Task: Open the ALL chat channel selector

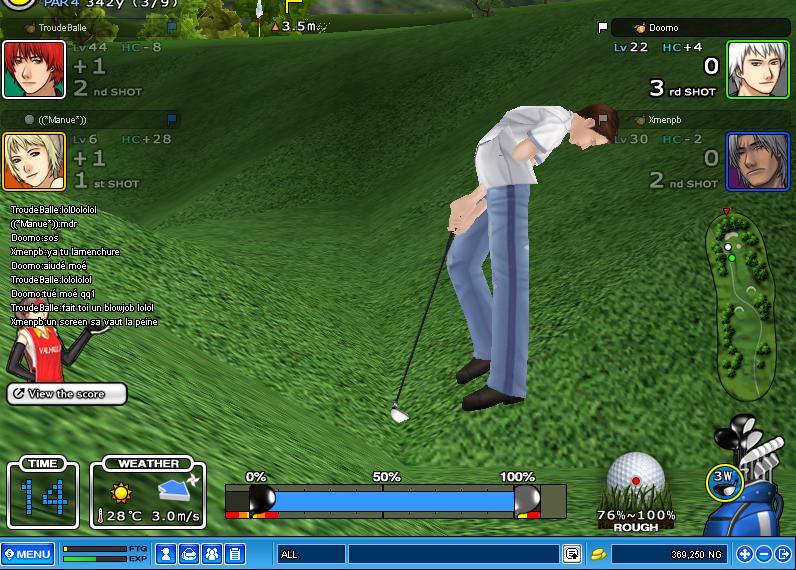Action: (311, 553)
